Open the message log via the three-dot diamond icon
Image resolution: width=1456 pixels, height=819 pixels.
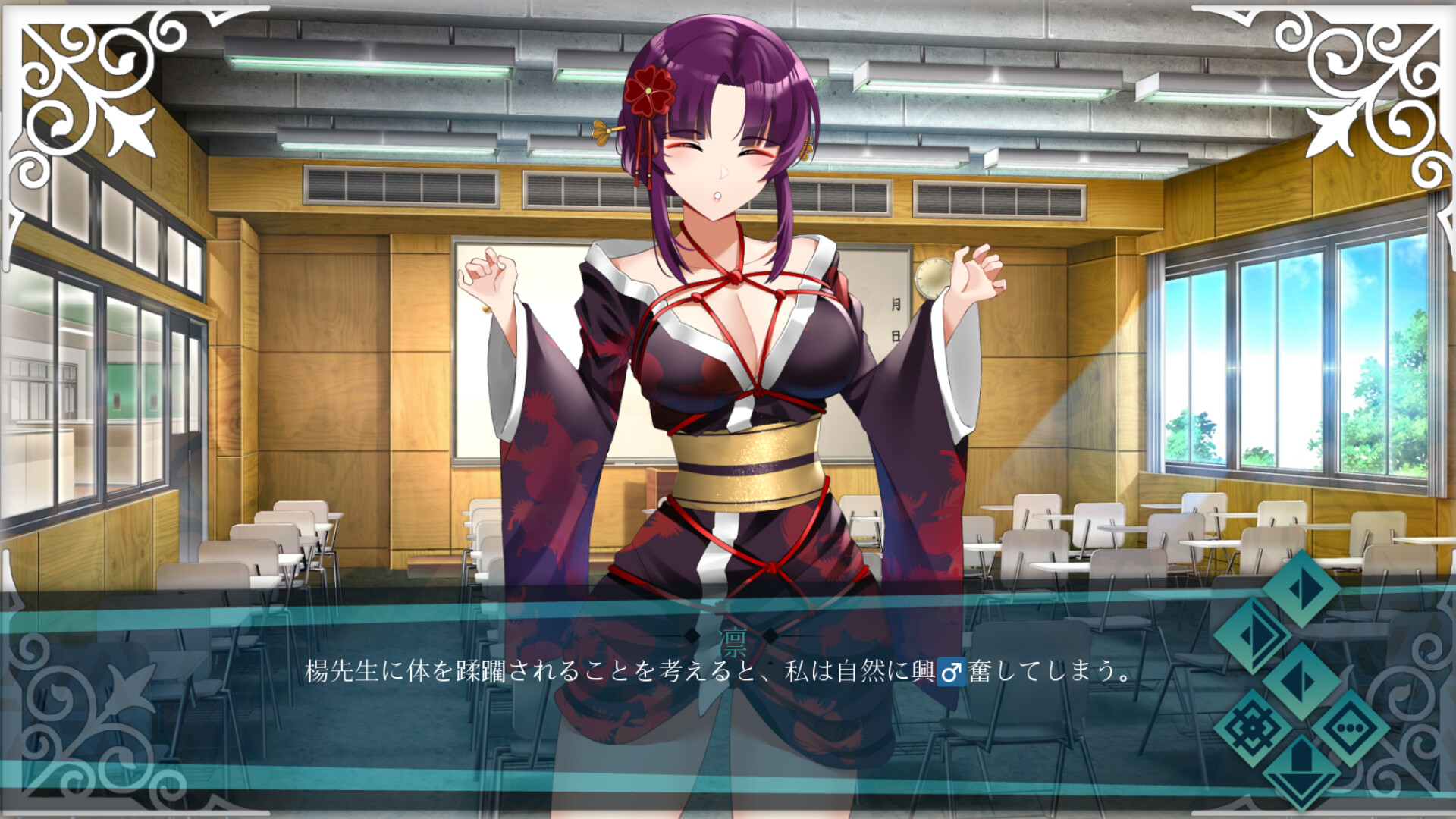[x=1351, y=728]
